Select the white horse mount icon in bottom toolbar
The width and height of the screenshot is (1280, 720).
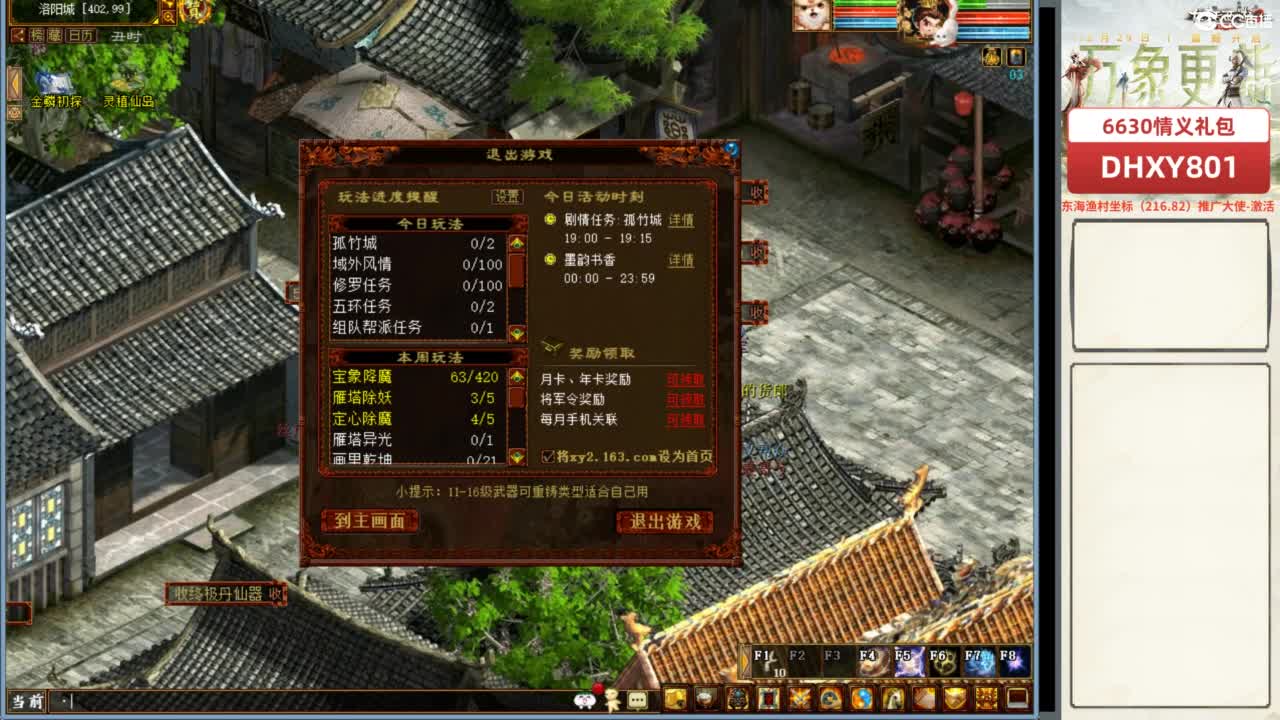[894, 697]
